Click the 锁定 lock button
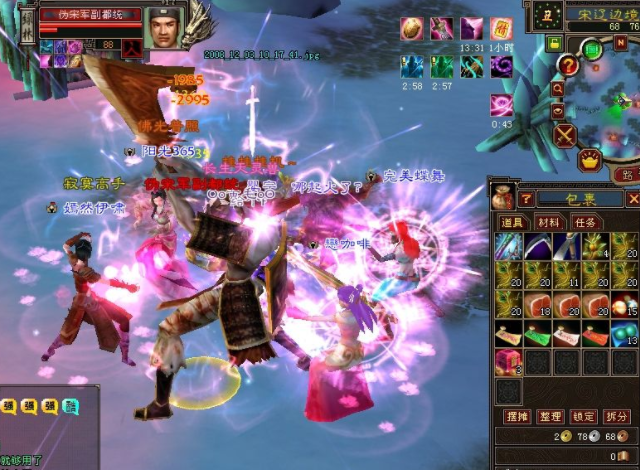Viewport: 640px width, 470px height. coord(583,415)
